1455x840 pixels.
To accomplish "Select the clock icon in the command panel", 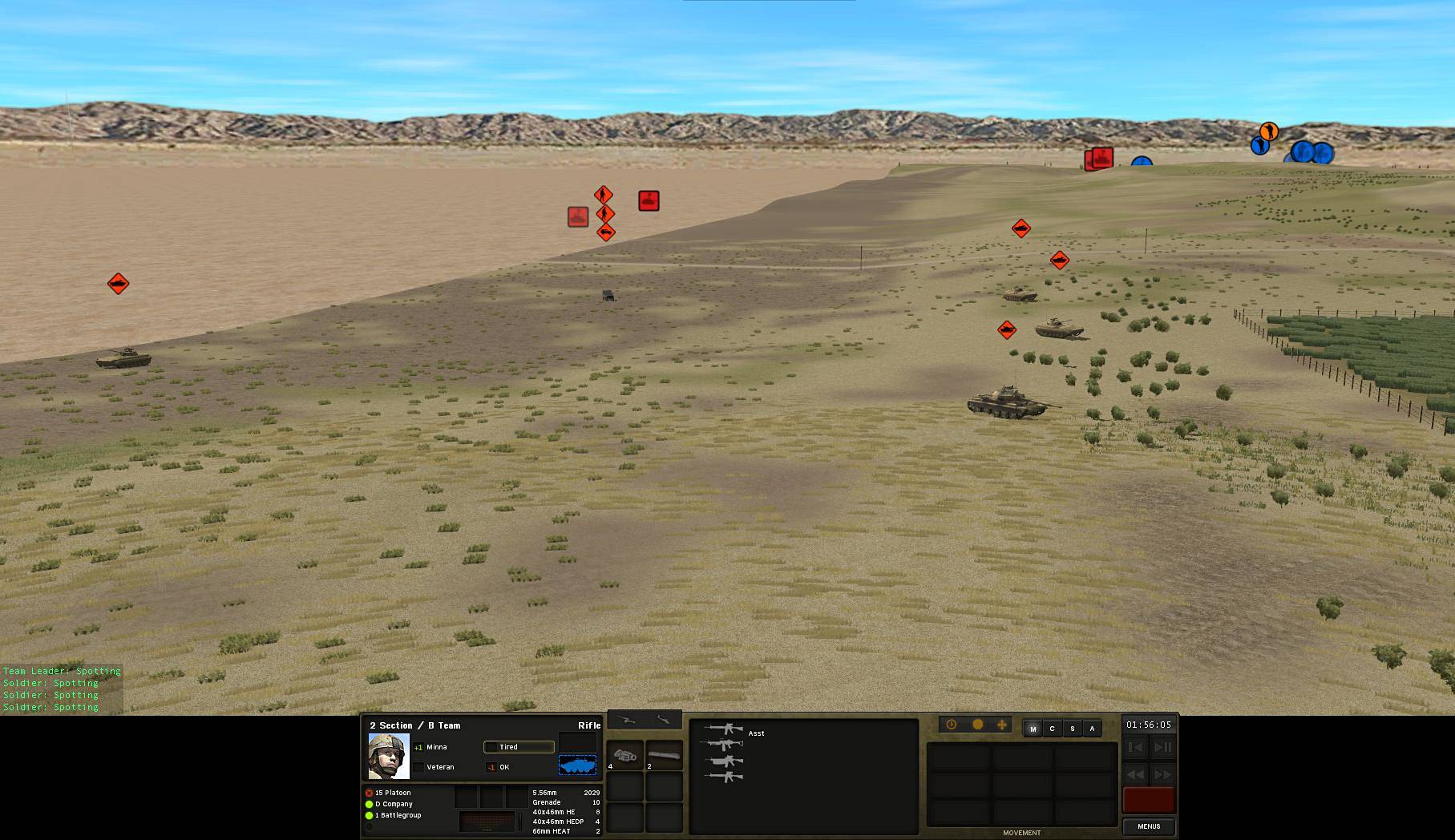I will point(952,724).
